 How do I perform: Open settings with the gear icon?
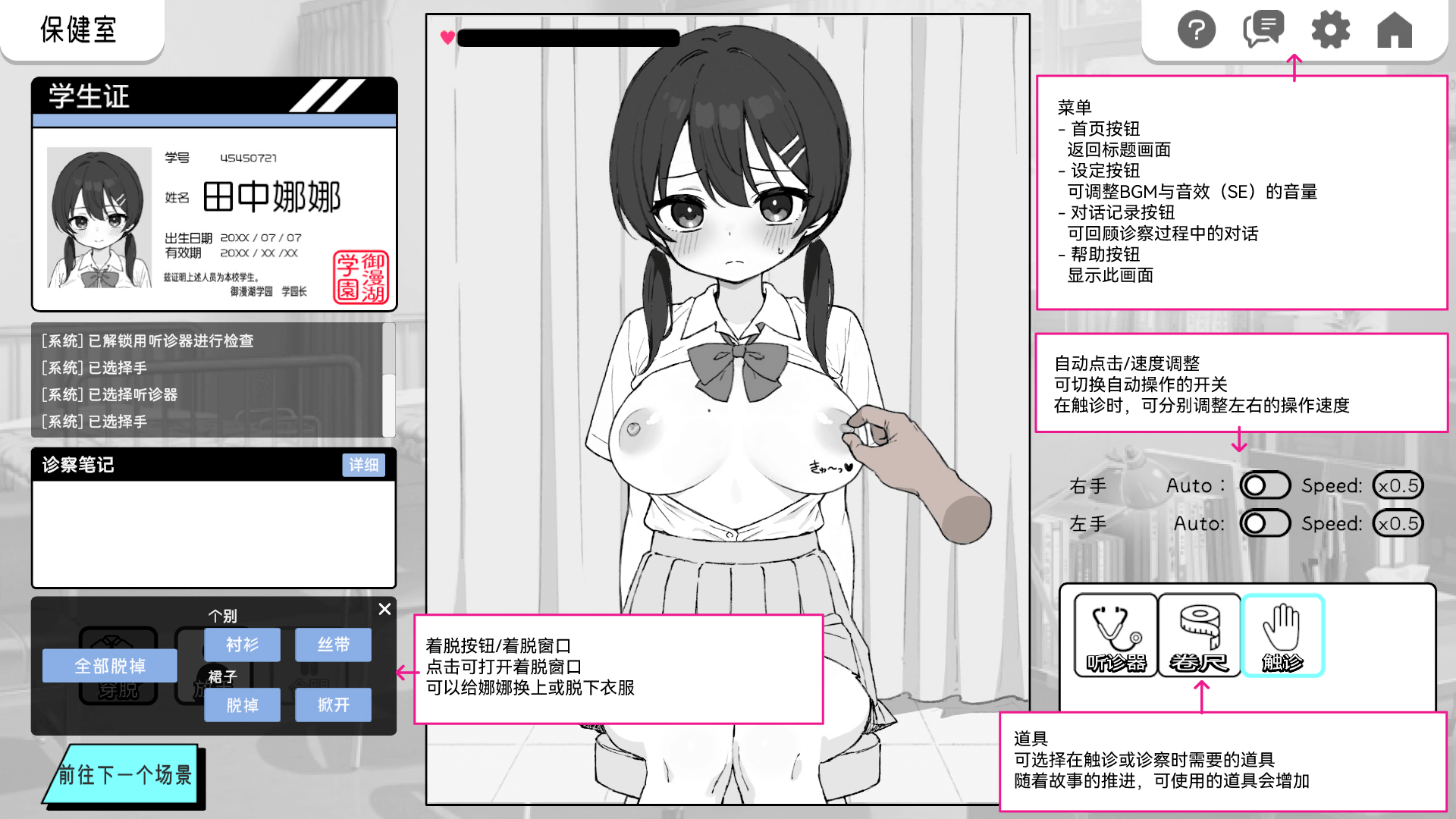(1331, 30)
